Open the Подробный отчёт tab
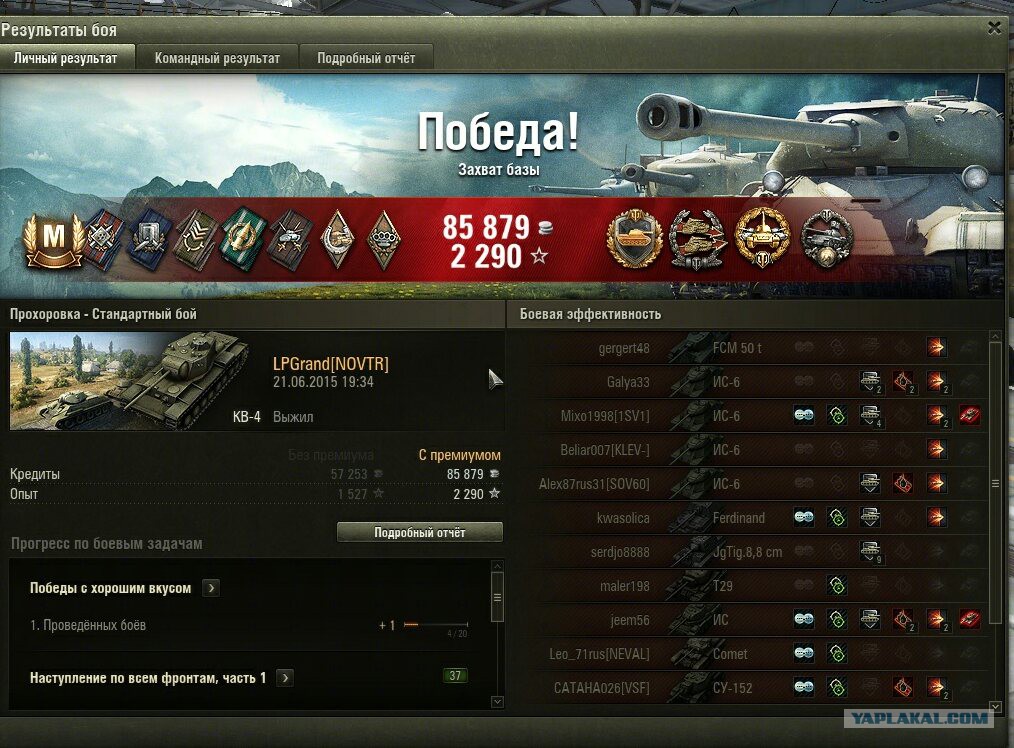This screenshot has height=748, width=1014. (x=366, y=58)
